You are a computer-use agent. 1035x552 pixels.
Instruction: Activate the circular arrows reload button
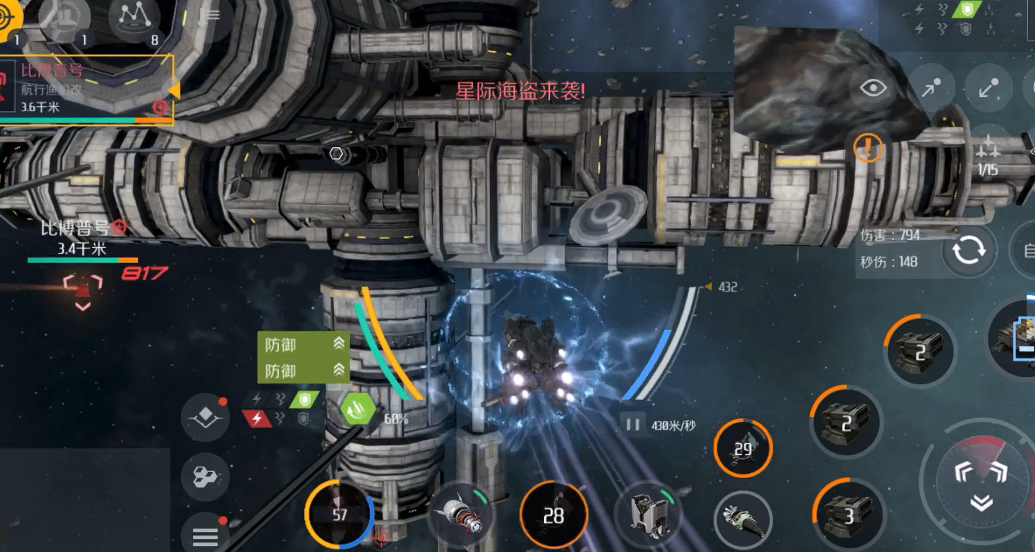(x=968, y=250)
